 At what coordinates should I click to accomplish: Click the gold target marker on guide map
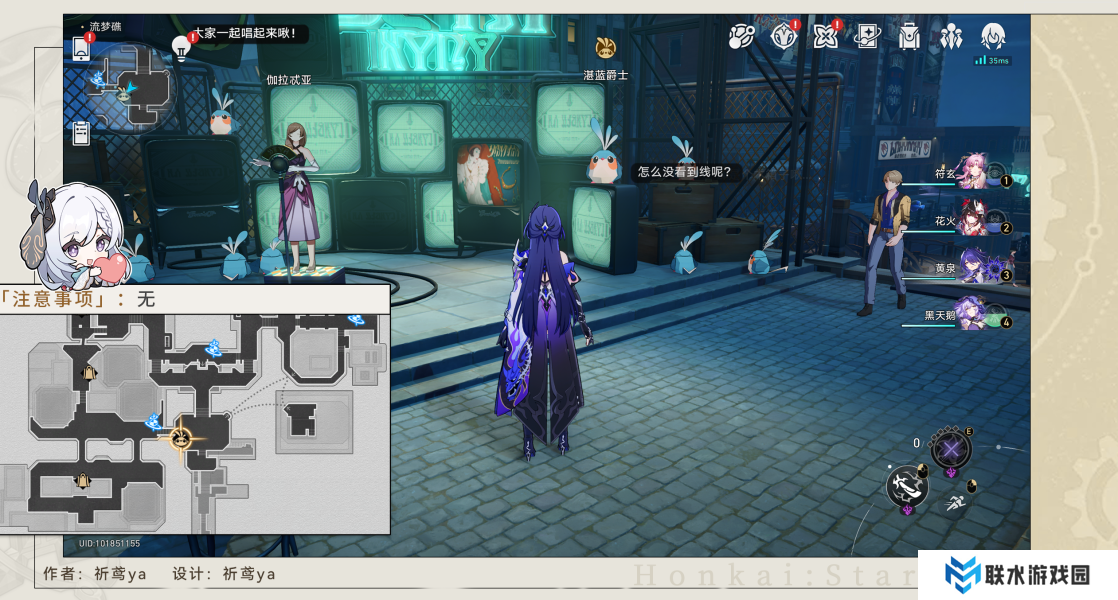(x=181, y=438)
